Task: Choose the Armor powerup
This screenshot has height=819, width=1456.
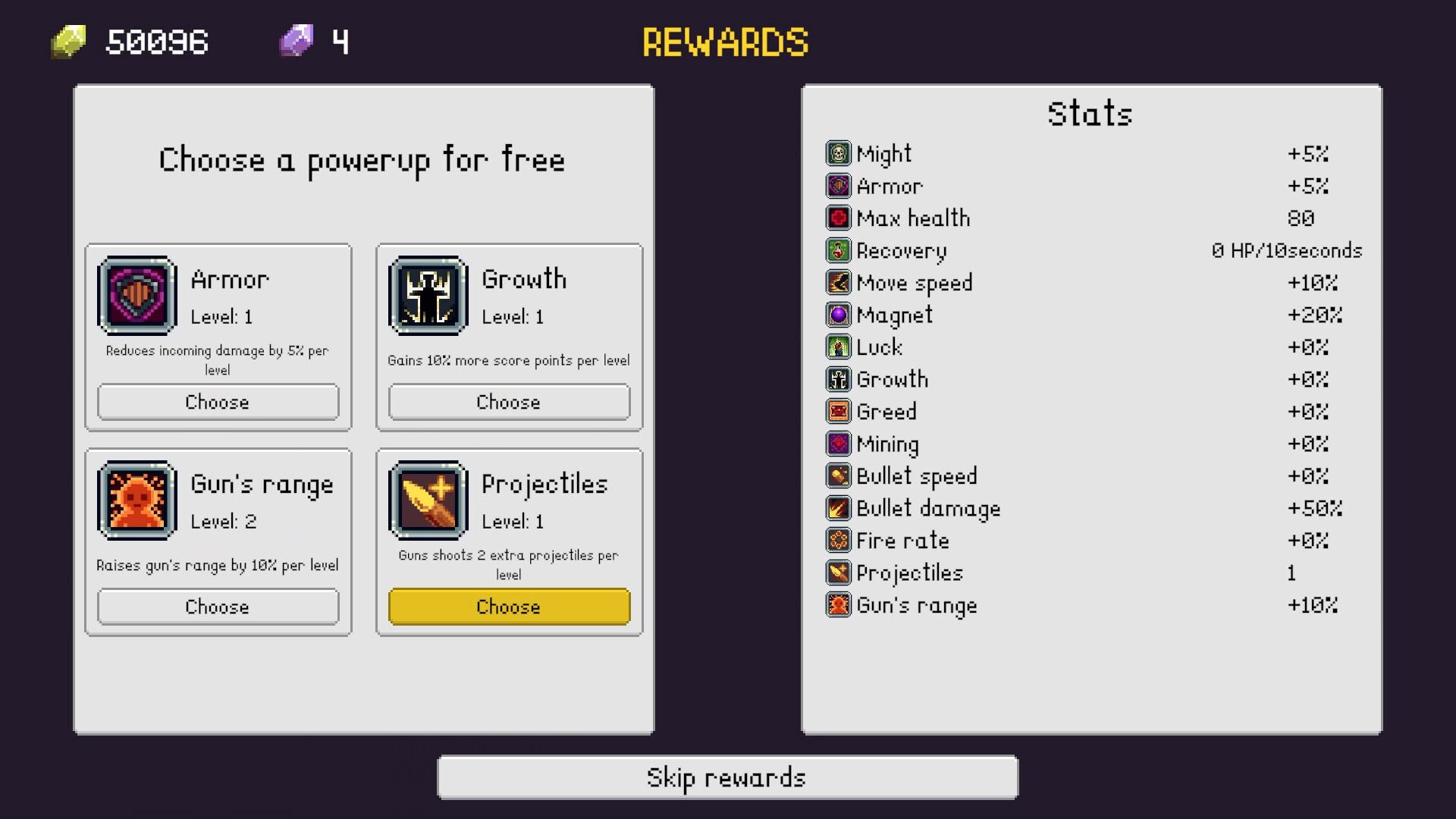Action: [x=218, y=402]
